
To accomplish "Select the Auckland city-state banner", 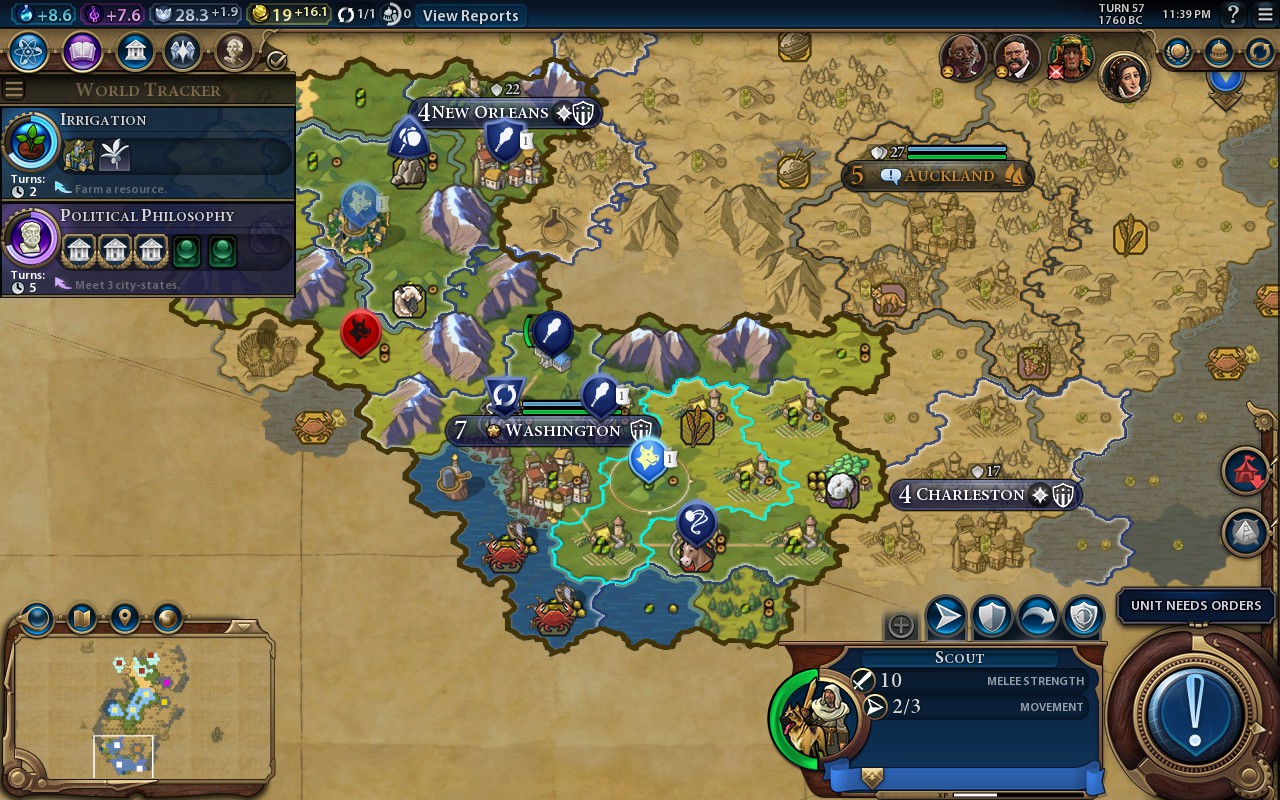I will [938, 176].
